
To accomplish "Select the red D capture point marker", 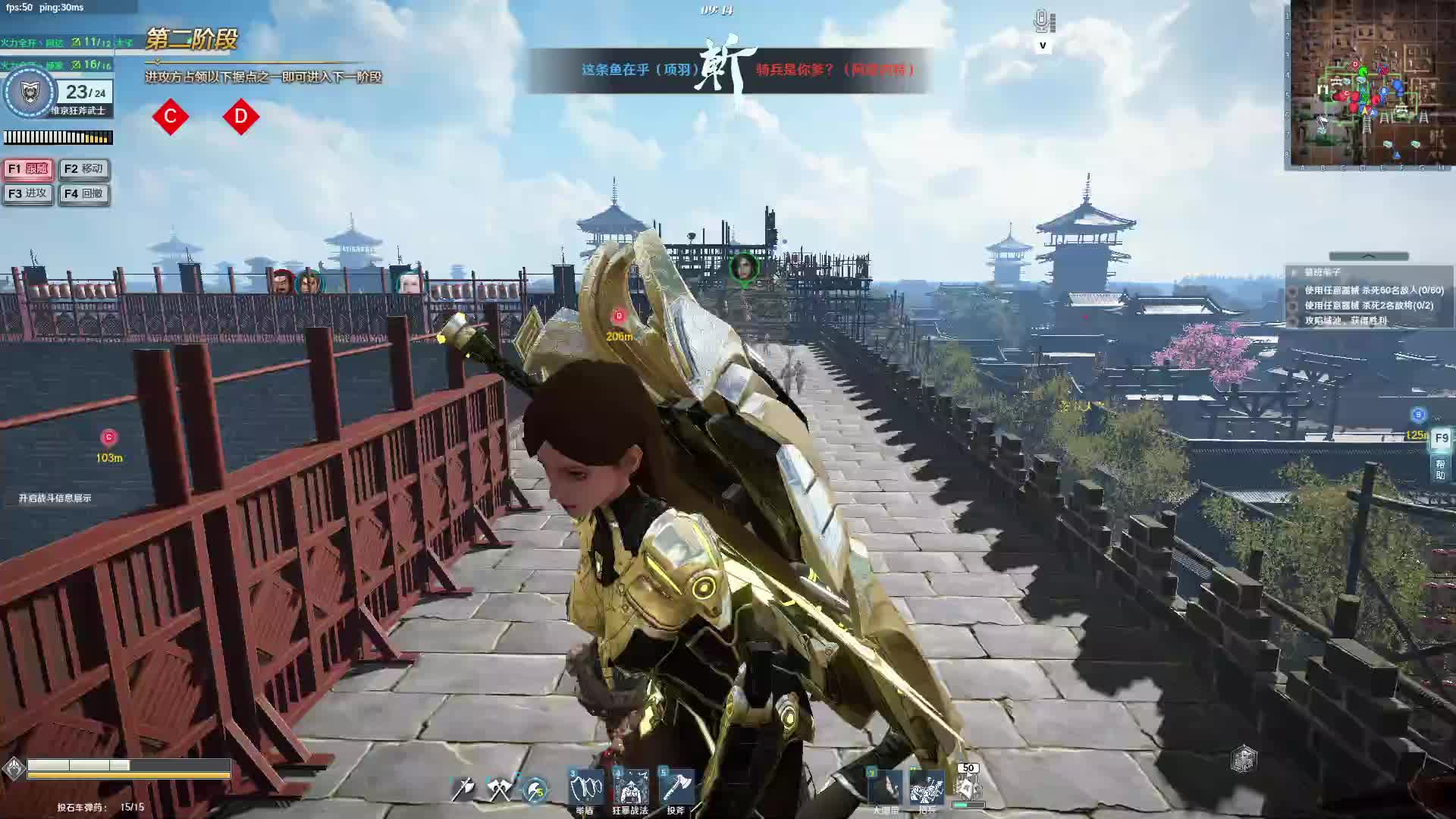I will tap(241, 117).
